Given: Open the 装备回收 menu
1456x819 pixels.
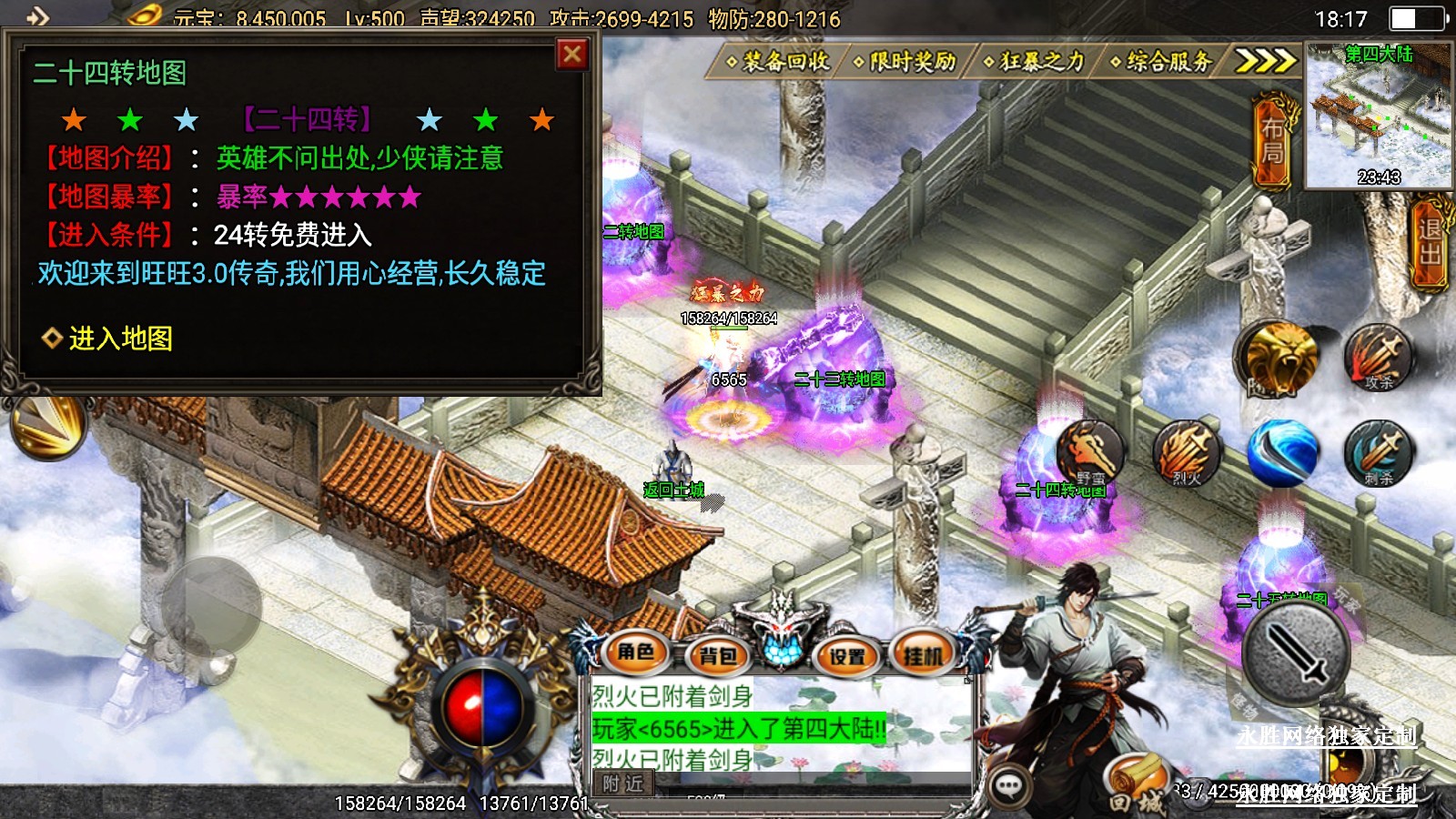Looking at the screenshot, I should (x=779, y=62).
